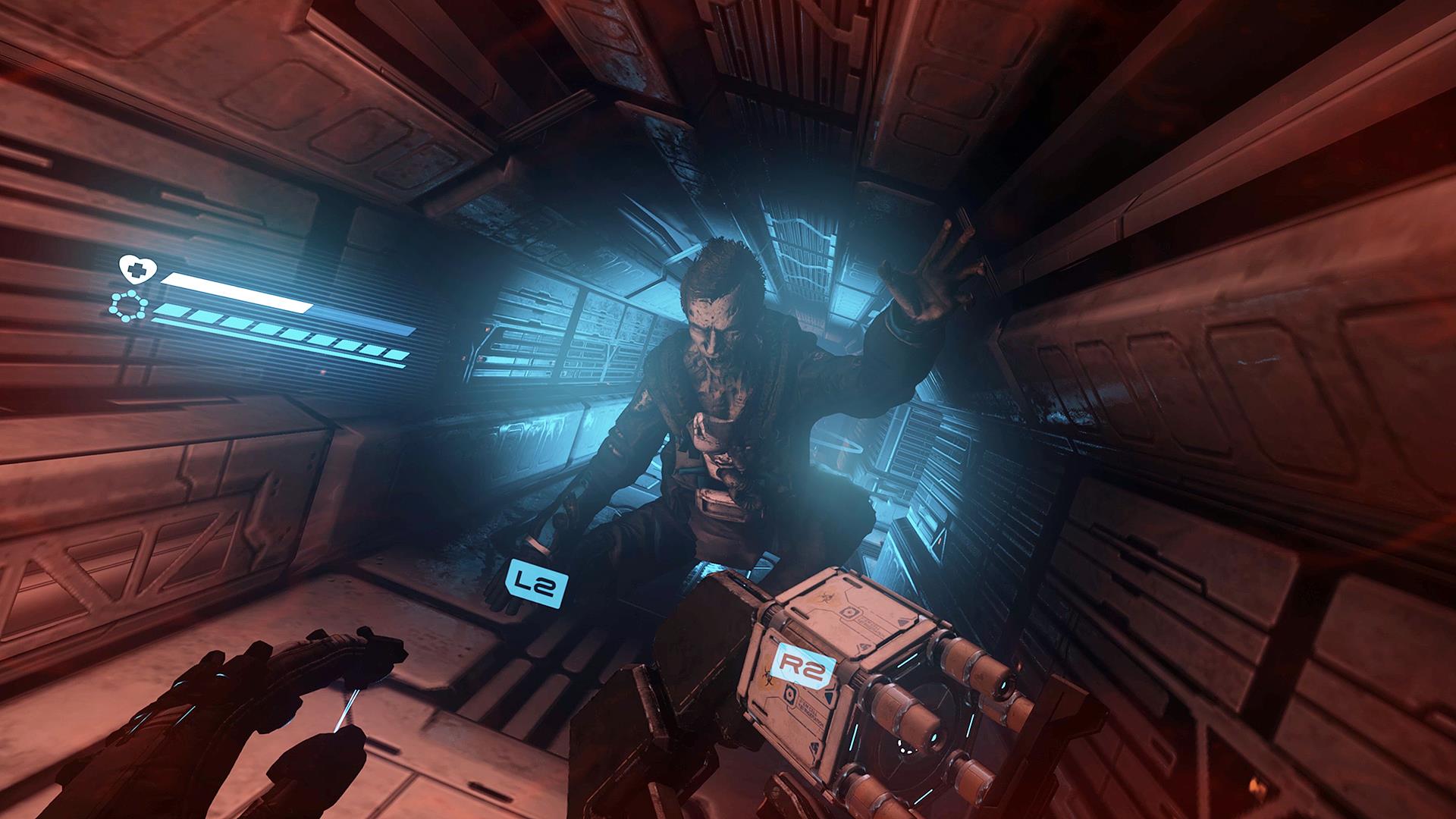Image resolution: width=1456 pixels, height=819 pixels.
Task: Click the triangle hazard icon on the crate
Action: coord(902,621)
